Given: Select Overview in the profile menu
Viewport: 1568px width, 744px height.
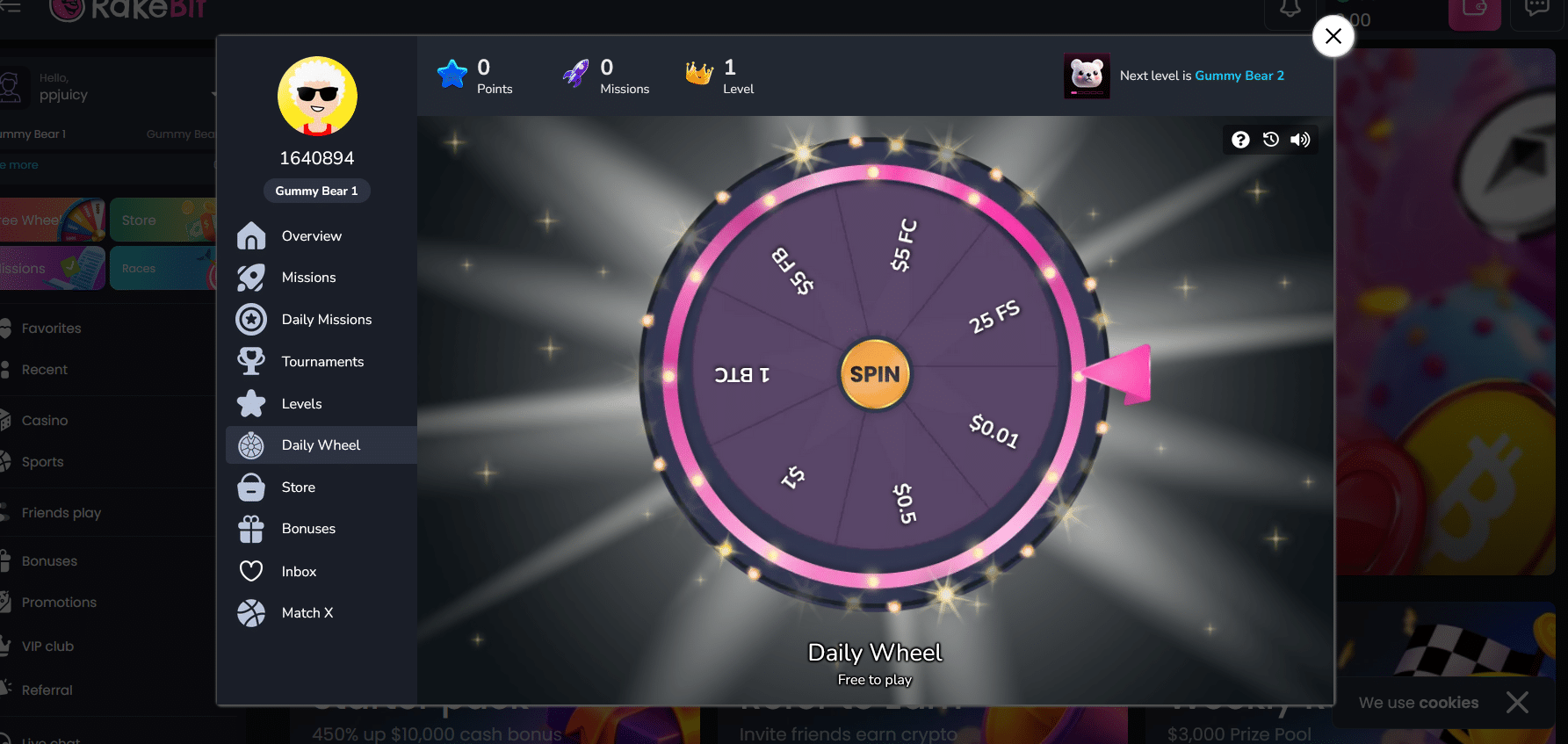Looking at the screenshot, I should 251,235.
